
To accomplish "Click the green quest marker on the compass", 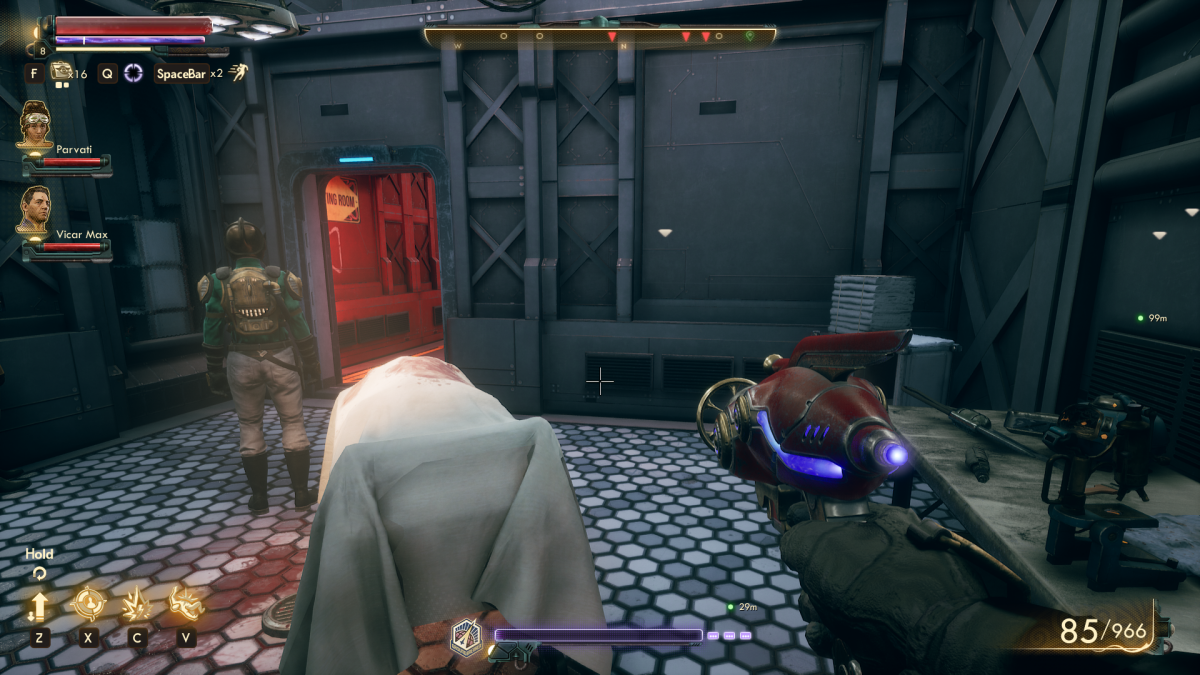I will tap(751, 36).
